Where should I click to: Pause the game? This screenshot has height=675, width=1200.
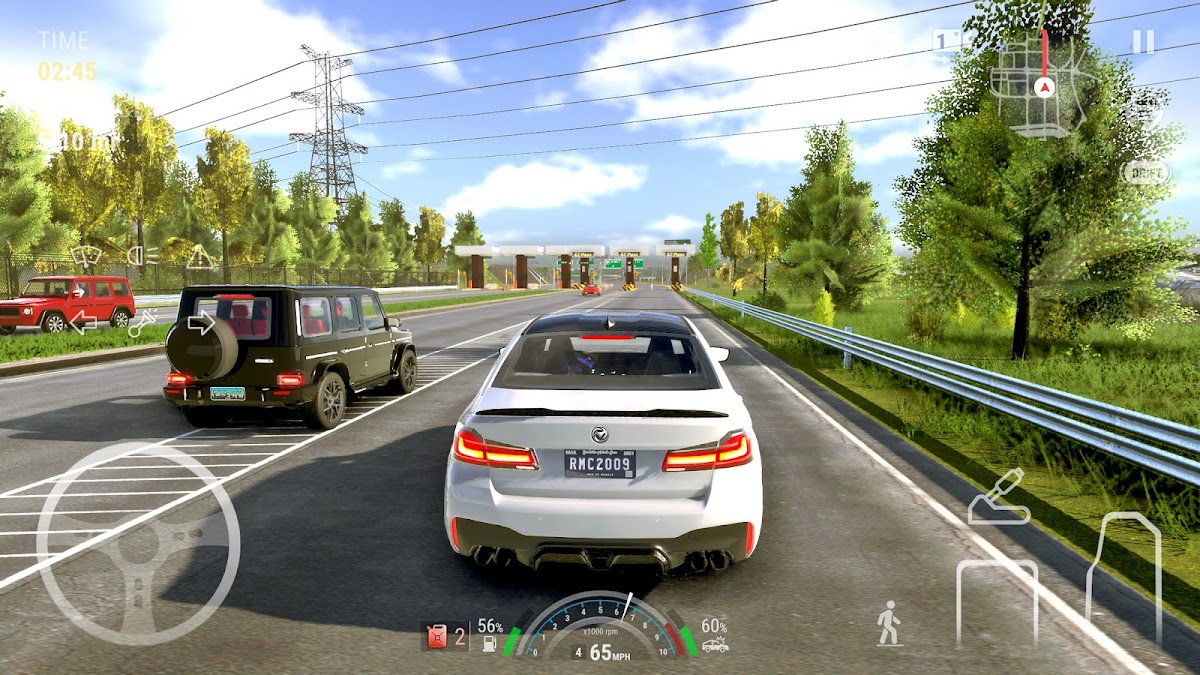1143,42
